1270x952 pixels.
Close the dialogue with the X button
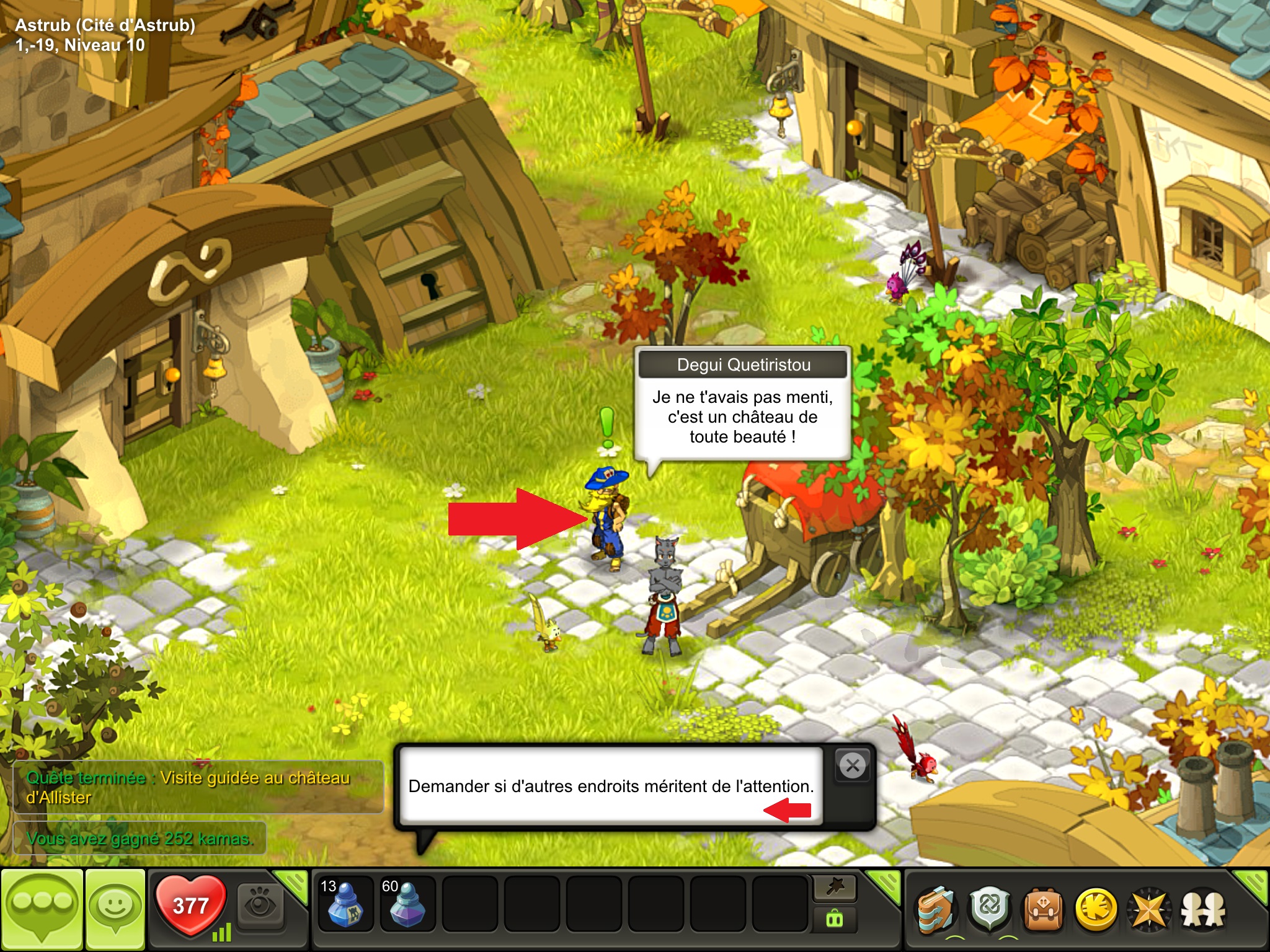[x=853, y=766]
